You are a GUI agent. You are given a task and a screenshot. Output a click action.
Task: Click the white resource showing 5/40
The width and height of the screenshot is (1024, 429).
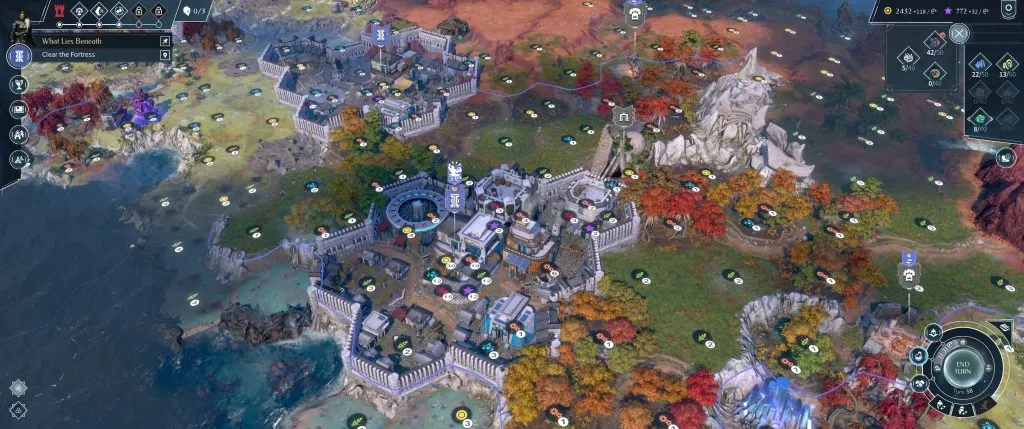click(x=908, y=58)
